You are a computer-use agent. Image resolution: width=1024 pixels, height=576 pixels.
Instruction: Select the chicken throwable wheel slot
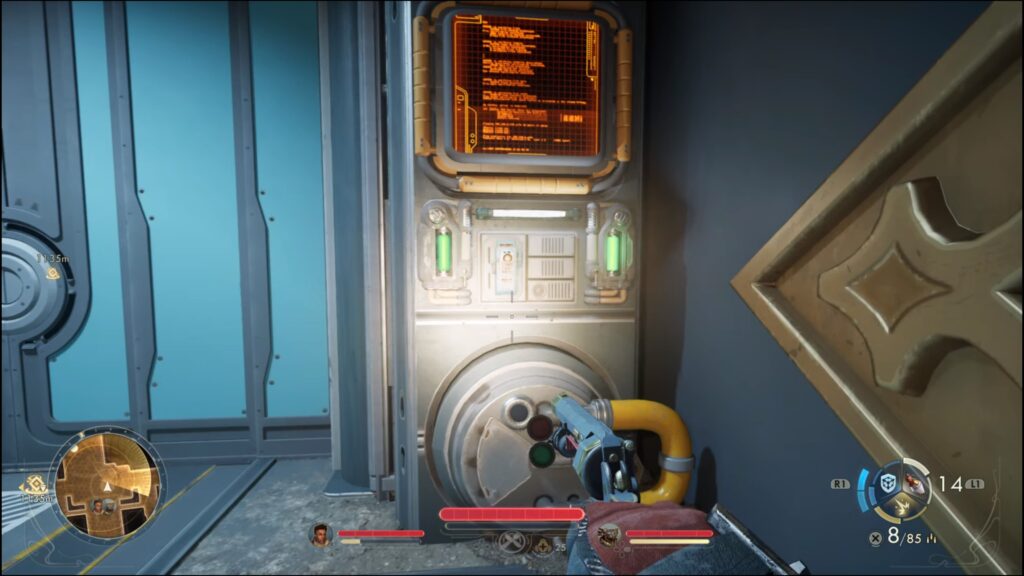tap(916, 482)
